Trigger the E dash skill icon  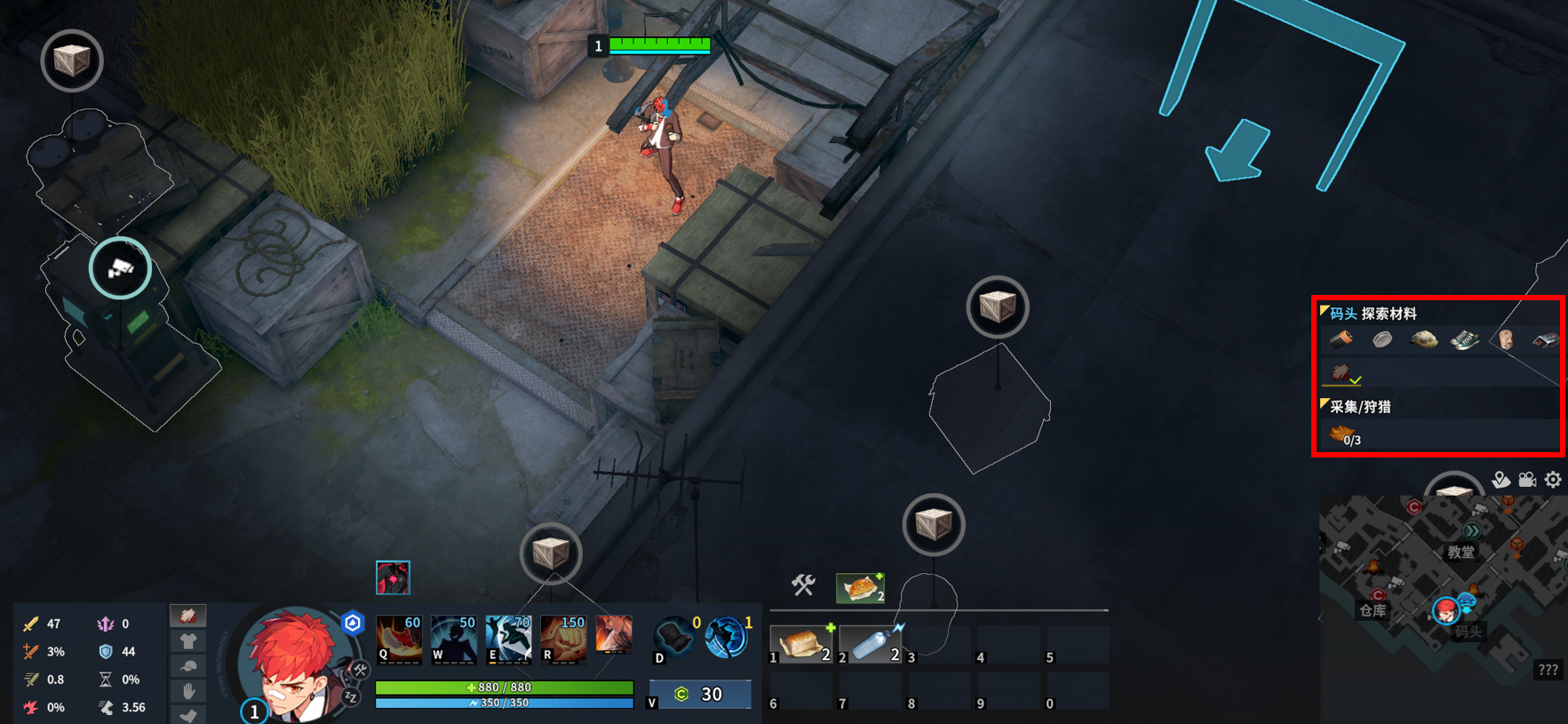point(507,640)
